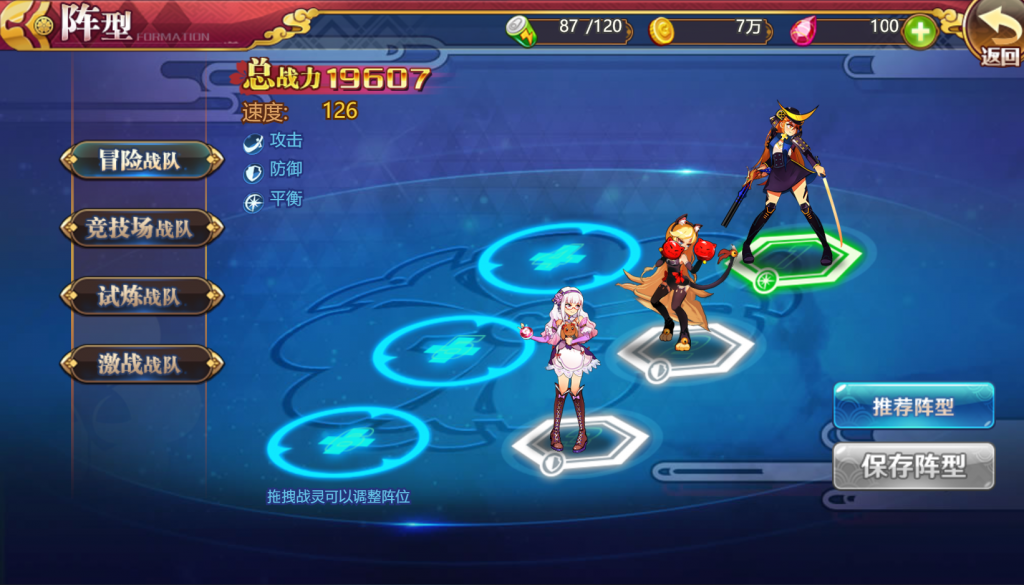Go back with the 返回 arrow button
Viewport: 1024px width, 585px height.
997,33
